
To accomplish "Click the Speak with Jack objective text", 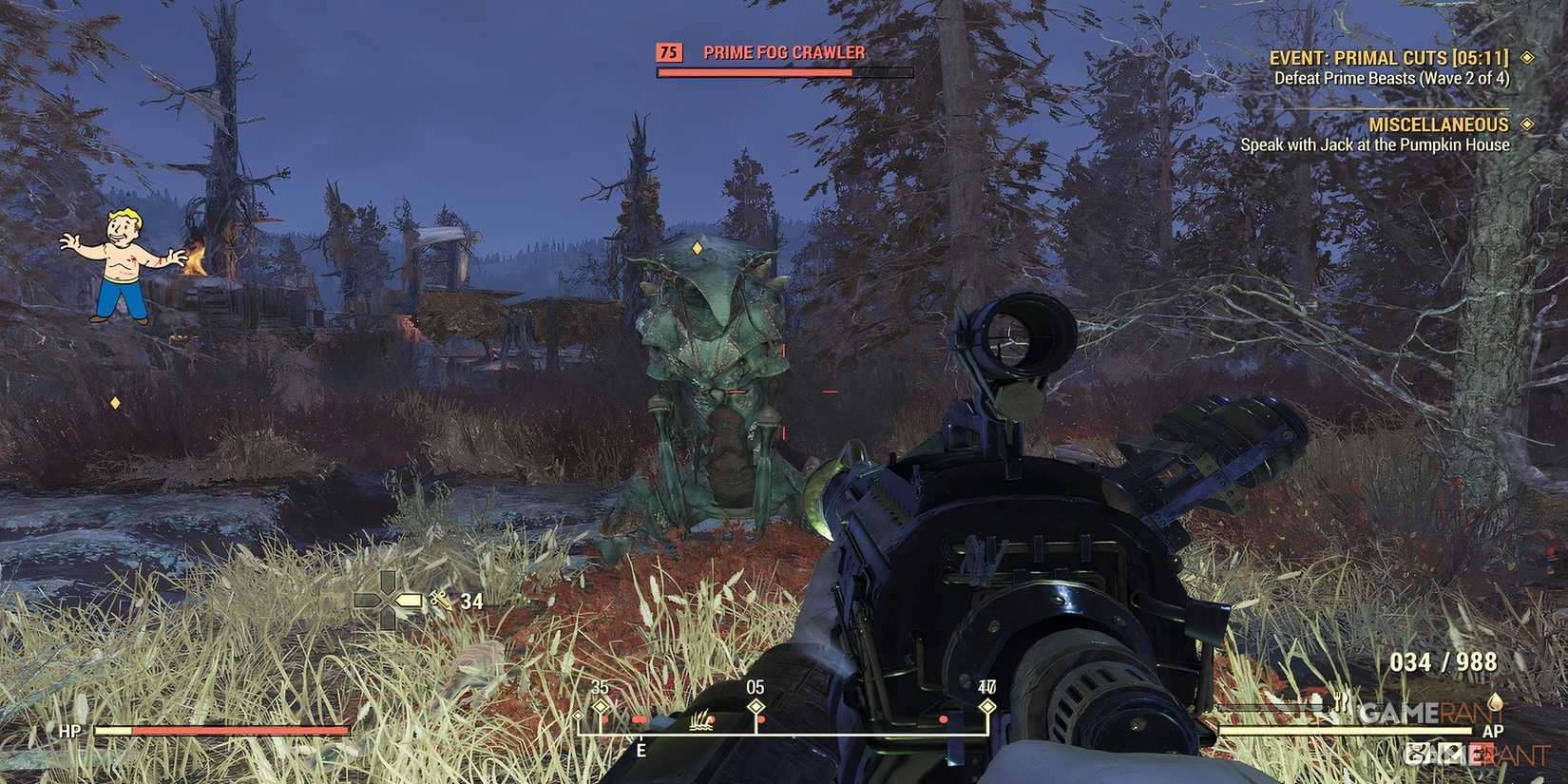I will 1374,144.
